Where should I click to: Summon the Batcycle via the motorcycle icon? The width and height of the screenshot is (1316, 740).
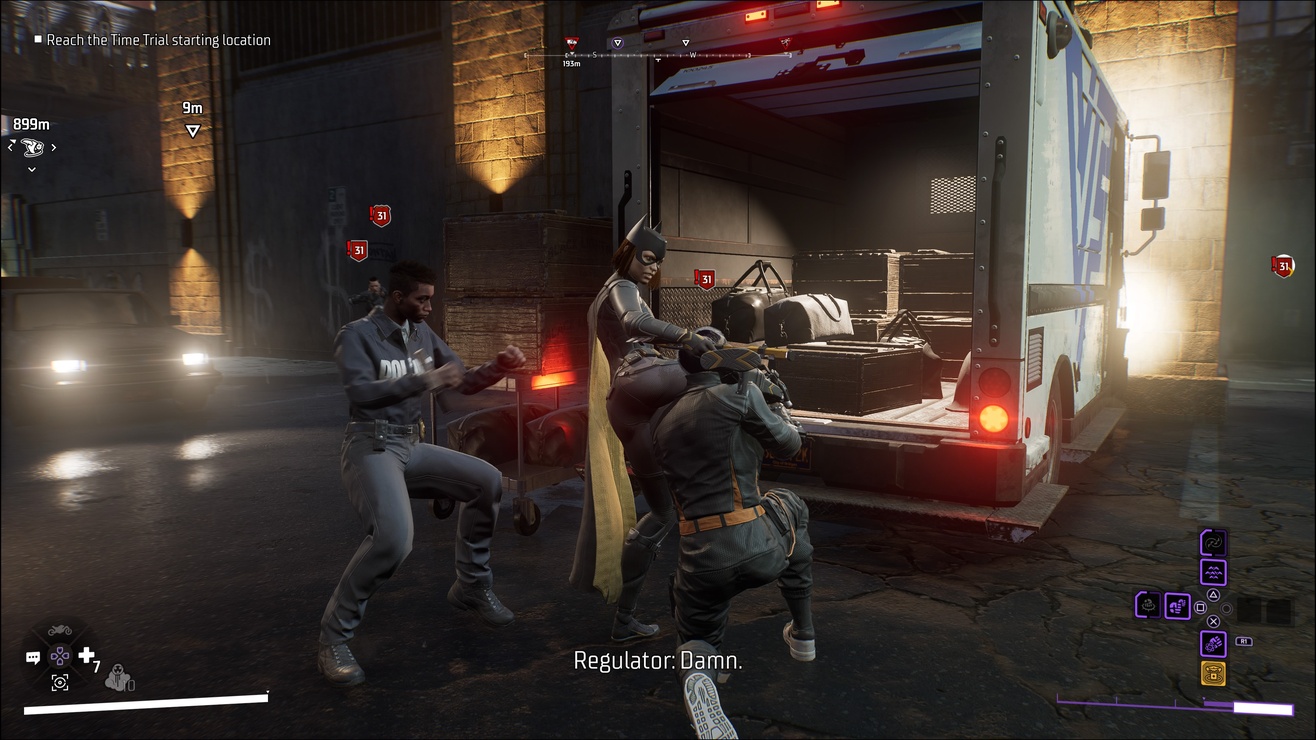60,632
